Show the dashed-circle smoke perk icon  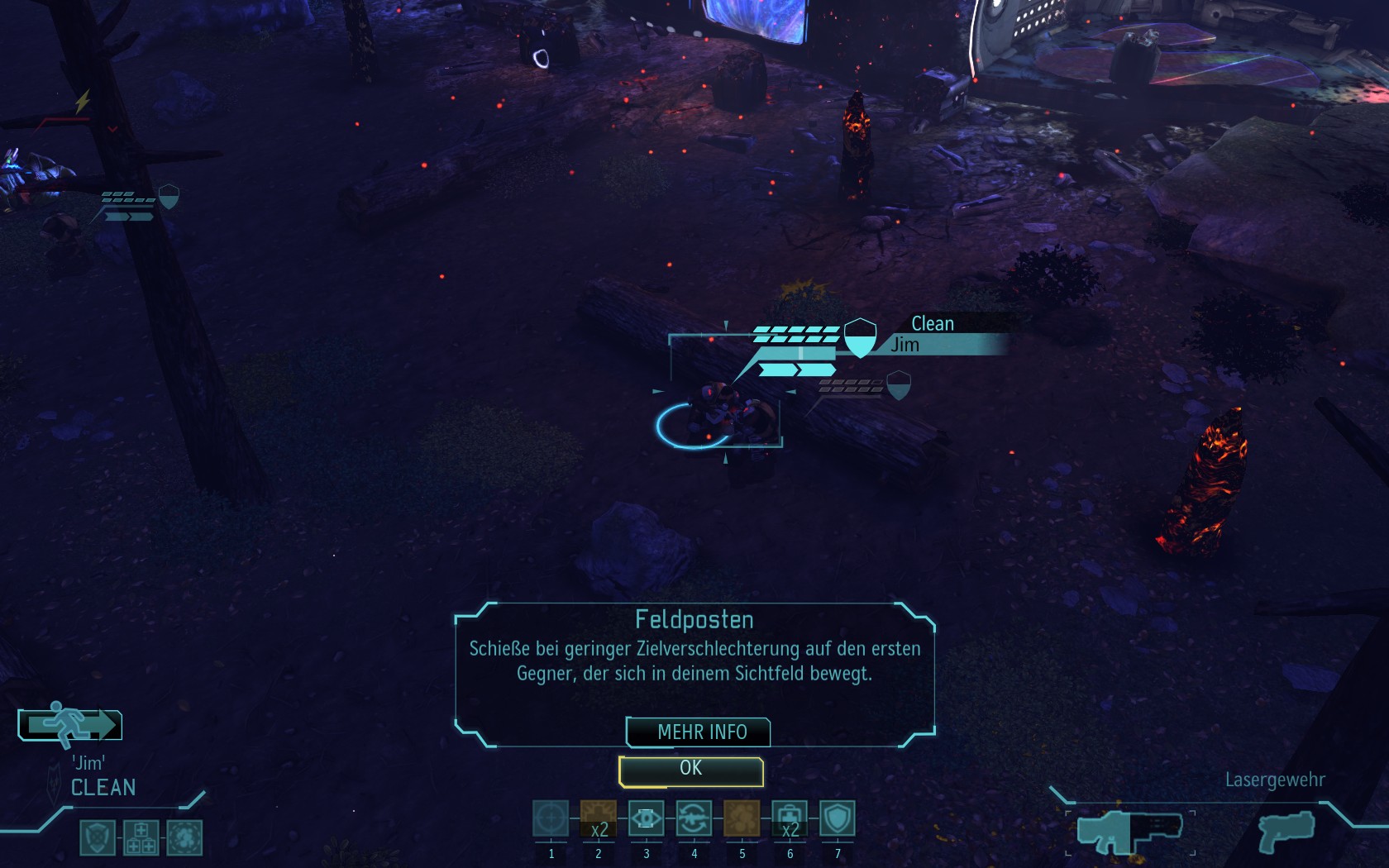coord(184,837)
